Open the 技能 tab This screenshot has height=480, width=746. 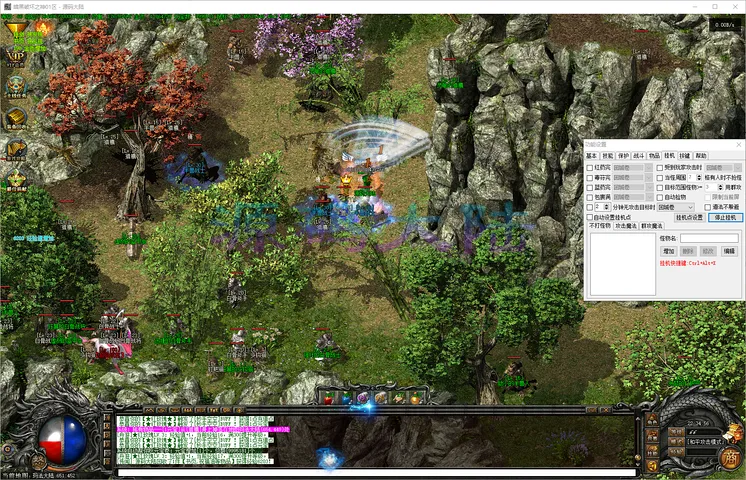[607, 156]
